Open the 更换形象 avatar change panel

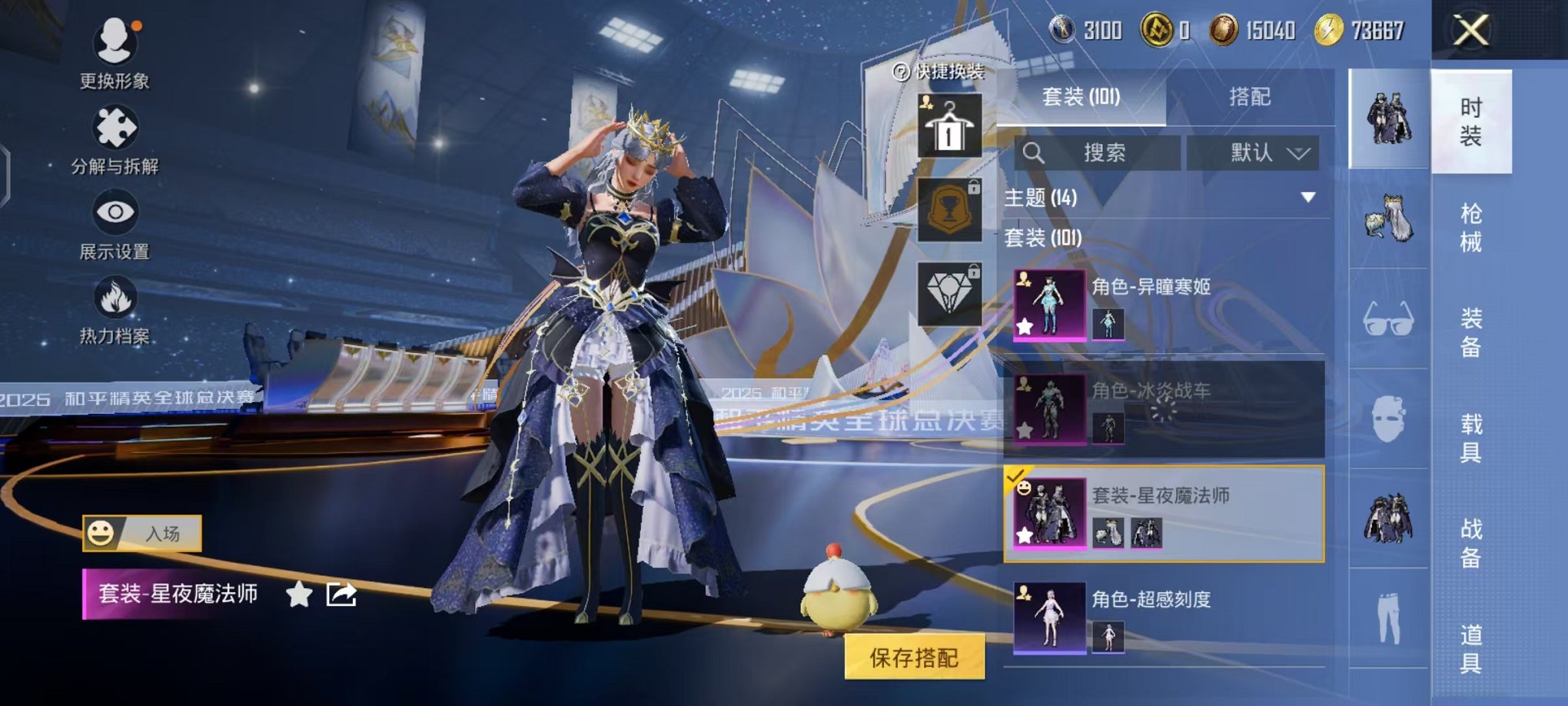[114, 58]
